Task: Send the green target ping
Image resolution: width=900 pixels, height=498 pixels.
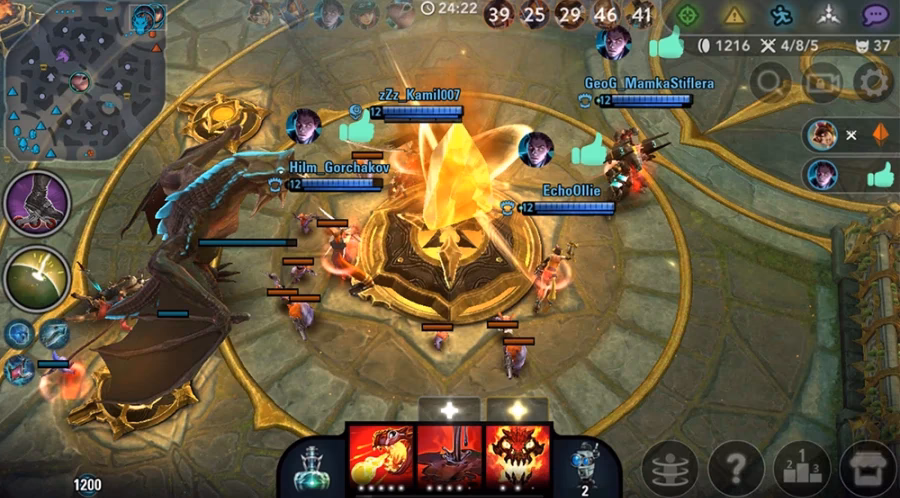Action: tap(686, 15)
